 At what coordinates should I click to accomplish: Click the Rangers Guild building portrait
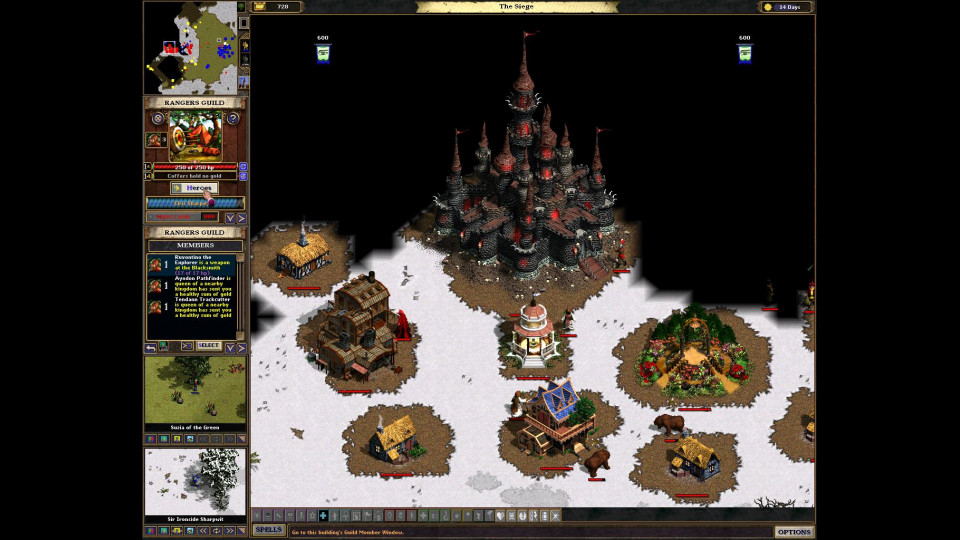click(195, 135)
